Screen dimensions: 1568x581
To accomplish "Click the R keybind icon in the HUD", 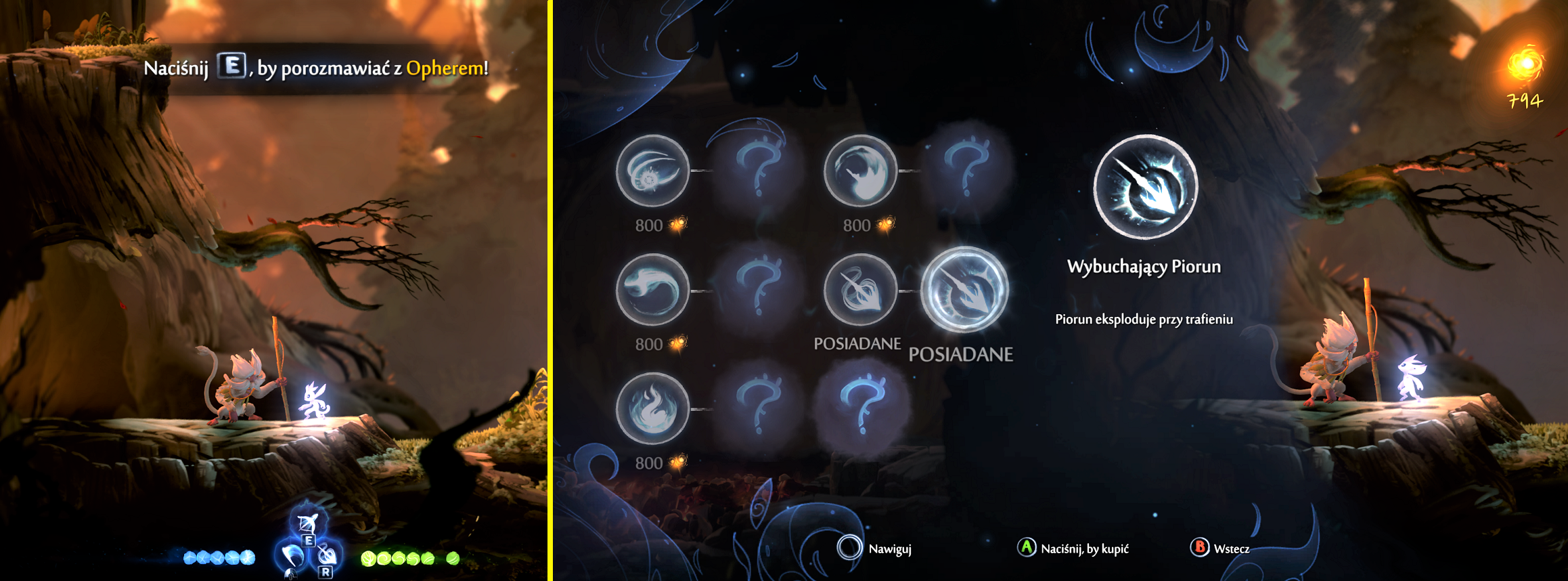I will point(326,572).
